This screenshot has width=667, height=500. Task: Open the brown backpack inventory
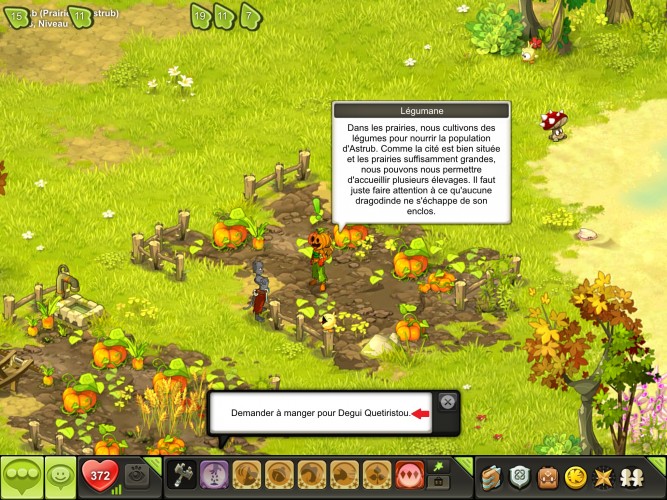[x=547, y=475]
